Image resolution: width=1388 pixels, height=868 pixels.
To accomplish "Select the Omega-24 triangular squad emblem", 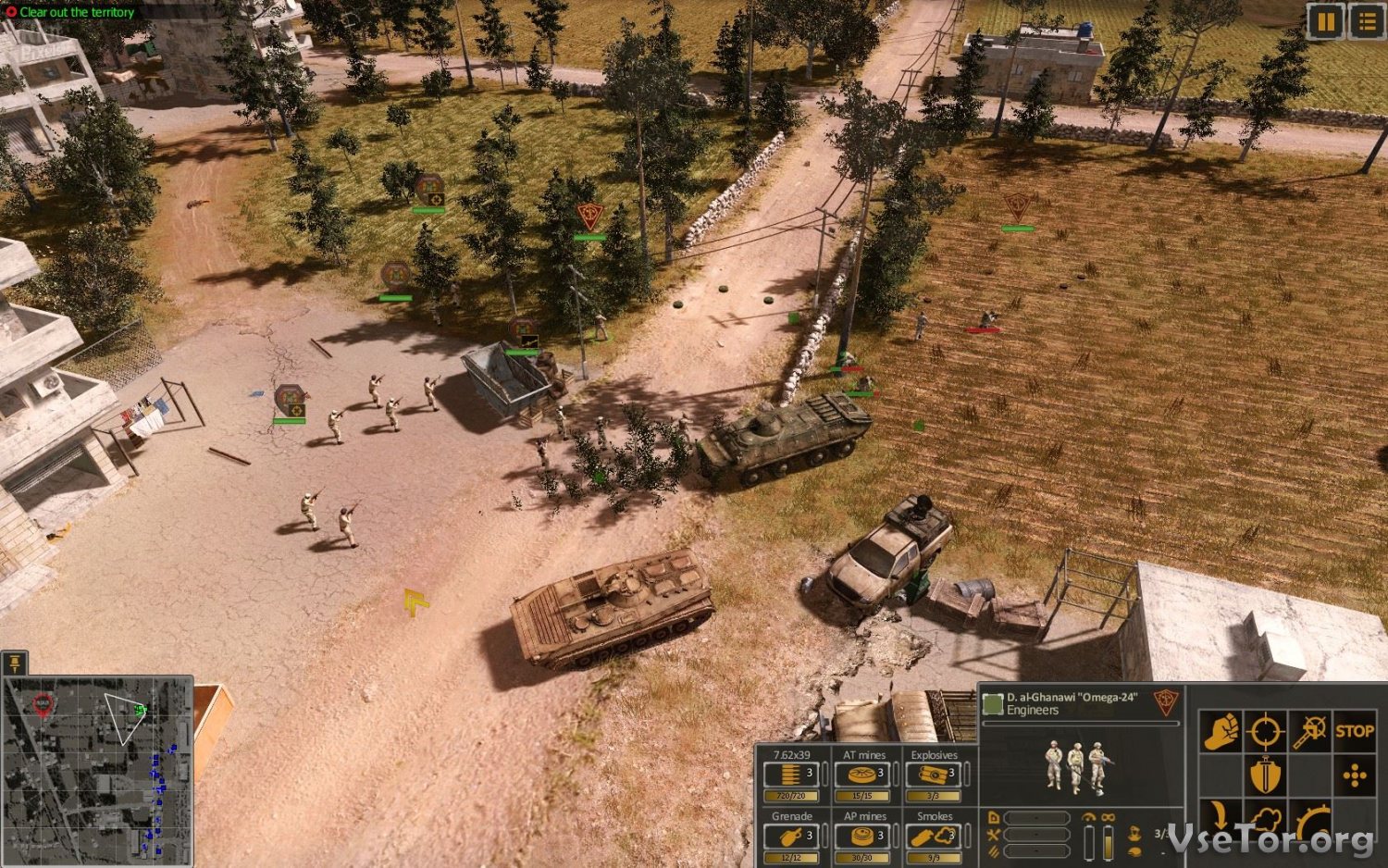I will click(x=1166, y=703).
